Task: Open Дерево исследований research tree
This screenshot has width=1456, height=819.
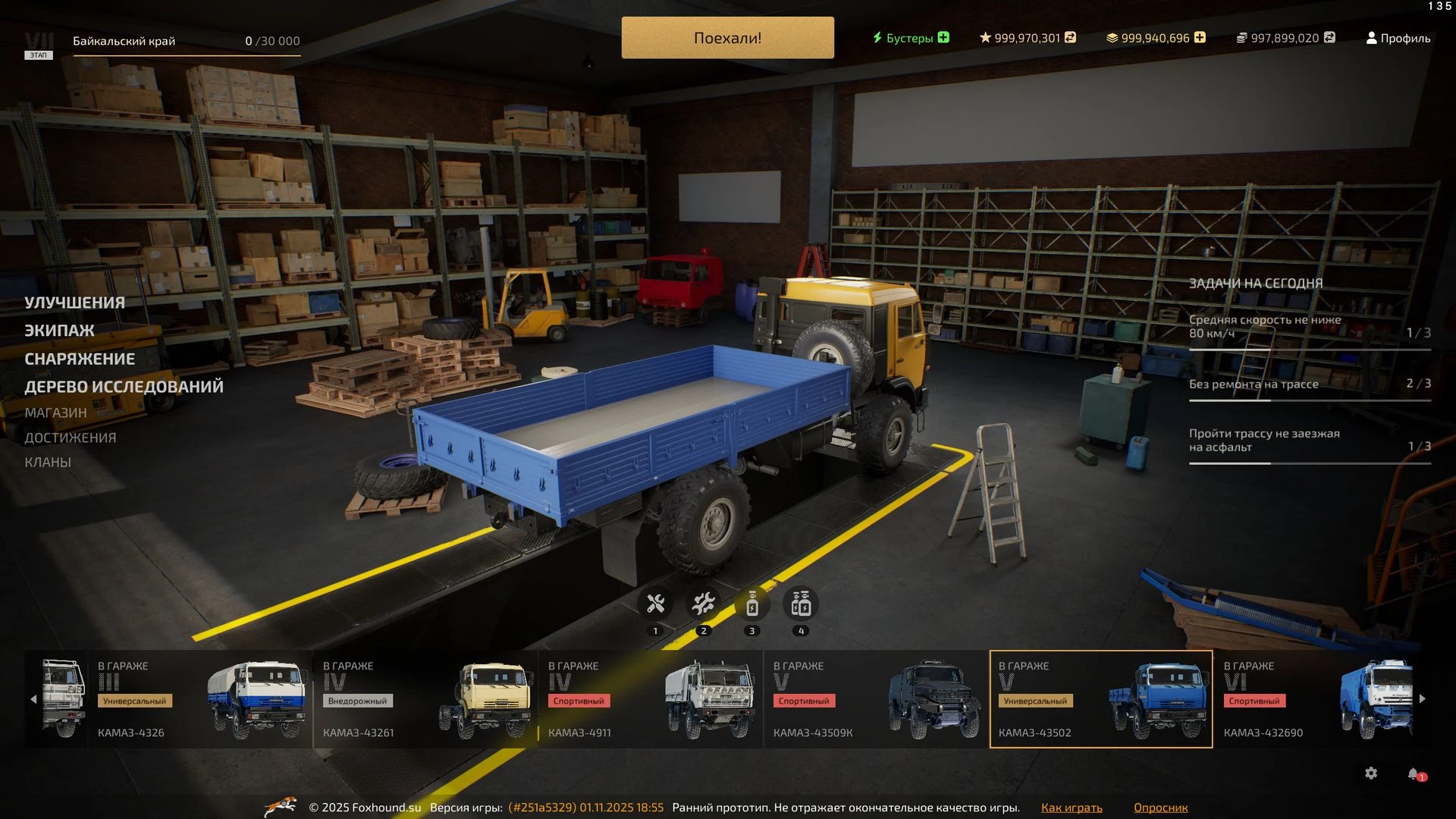Action: 124,387
